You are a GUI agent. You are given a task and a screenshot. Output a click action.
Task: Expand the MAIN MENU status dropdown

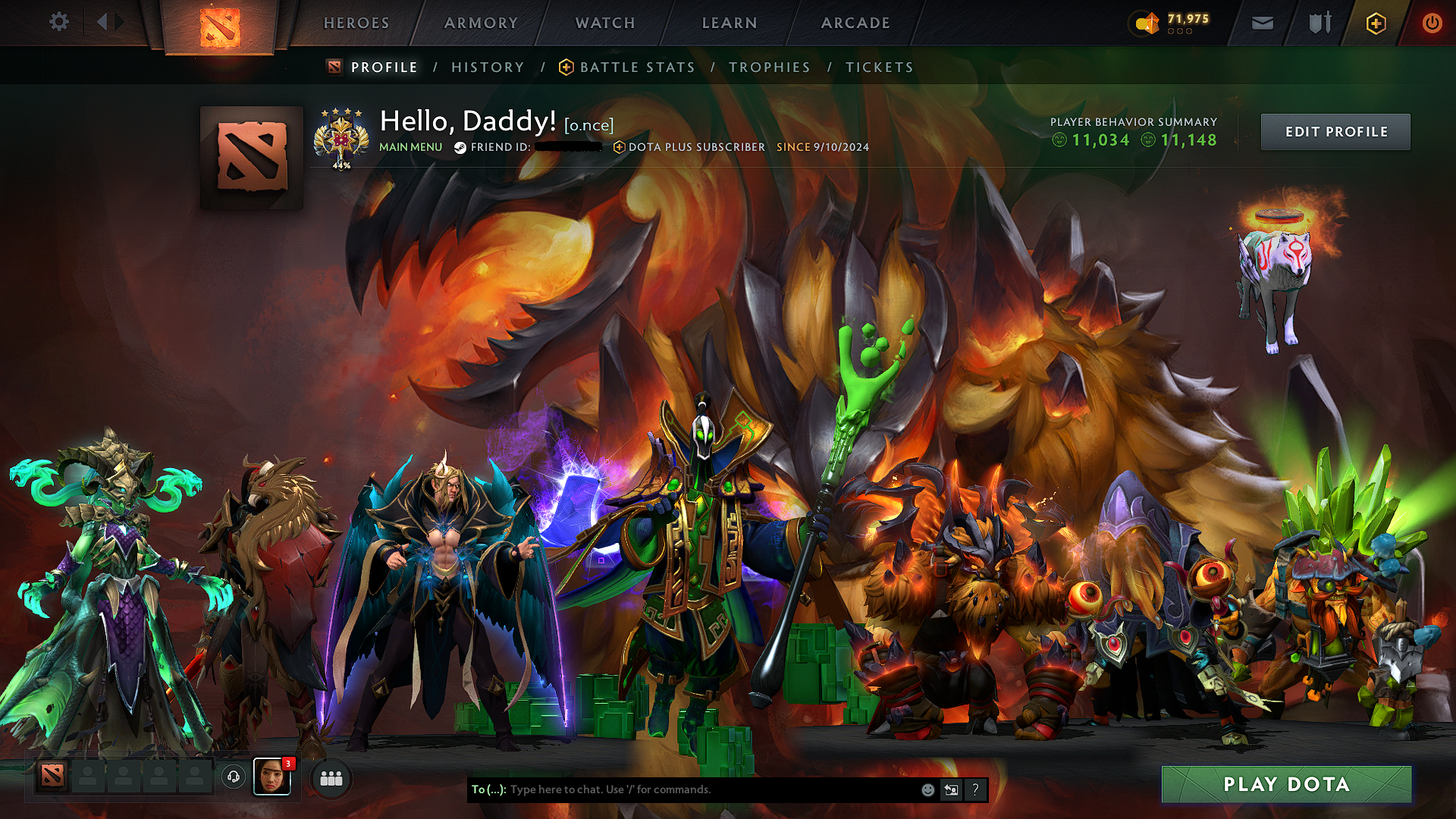click(x=410, y=147)
